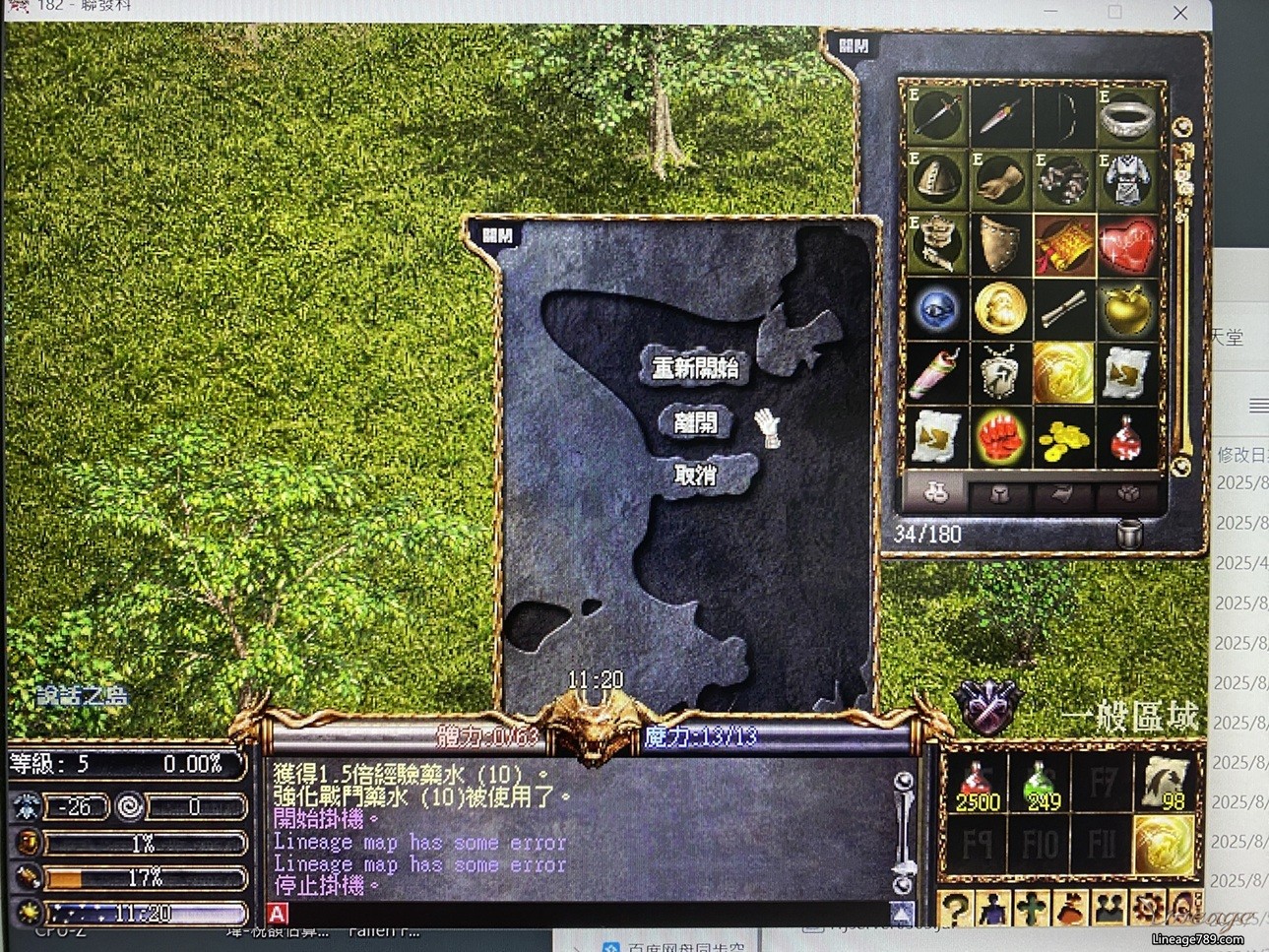Use the golden apple in inventory
The width and height of the screenshot is (1269, 952).
point(1126,309)
